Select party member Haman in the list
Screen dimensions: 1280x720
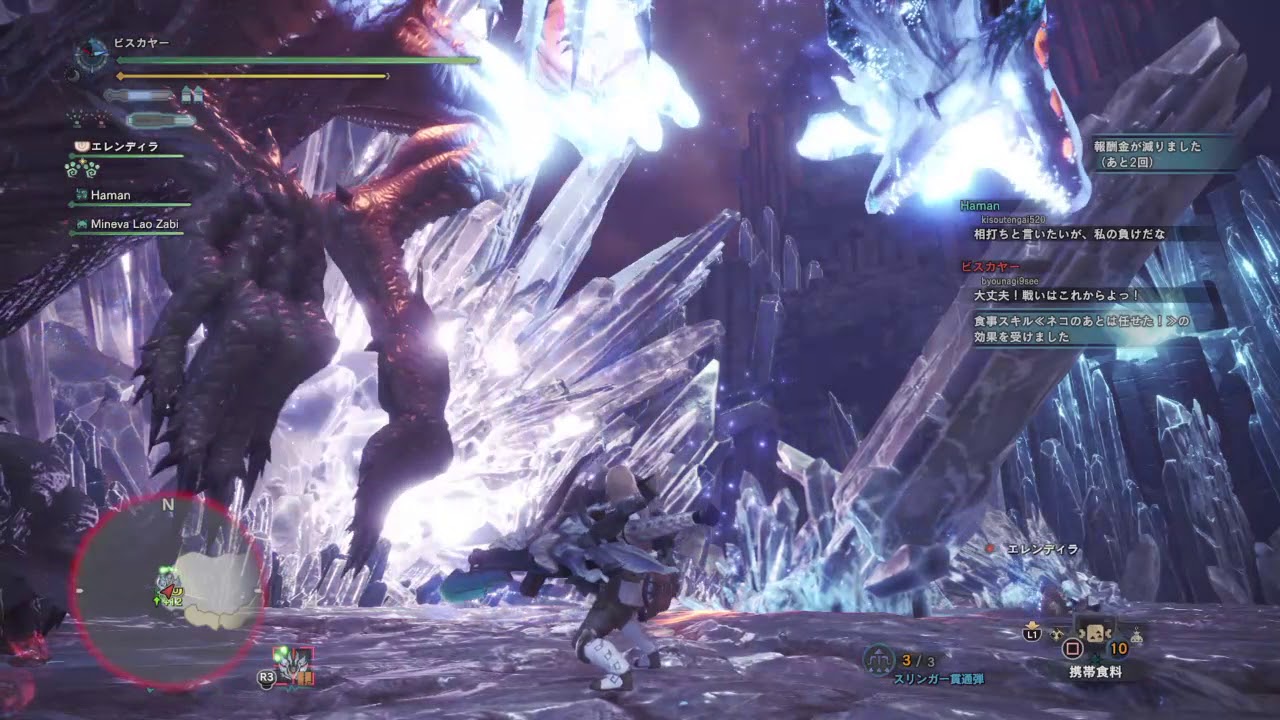coord(110,196)
